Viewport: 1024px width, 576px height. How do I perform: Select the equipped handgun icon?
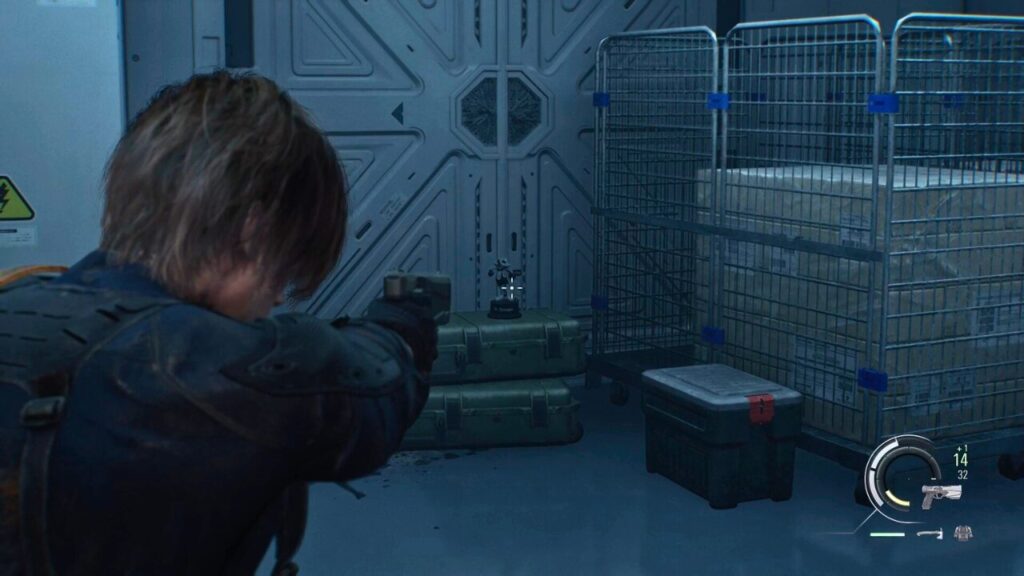[940, 494]
